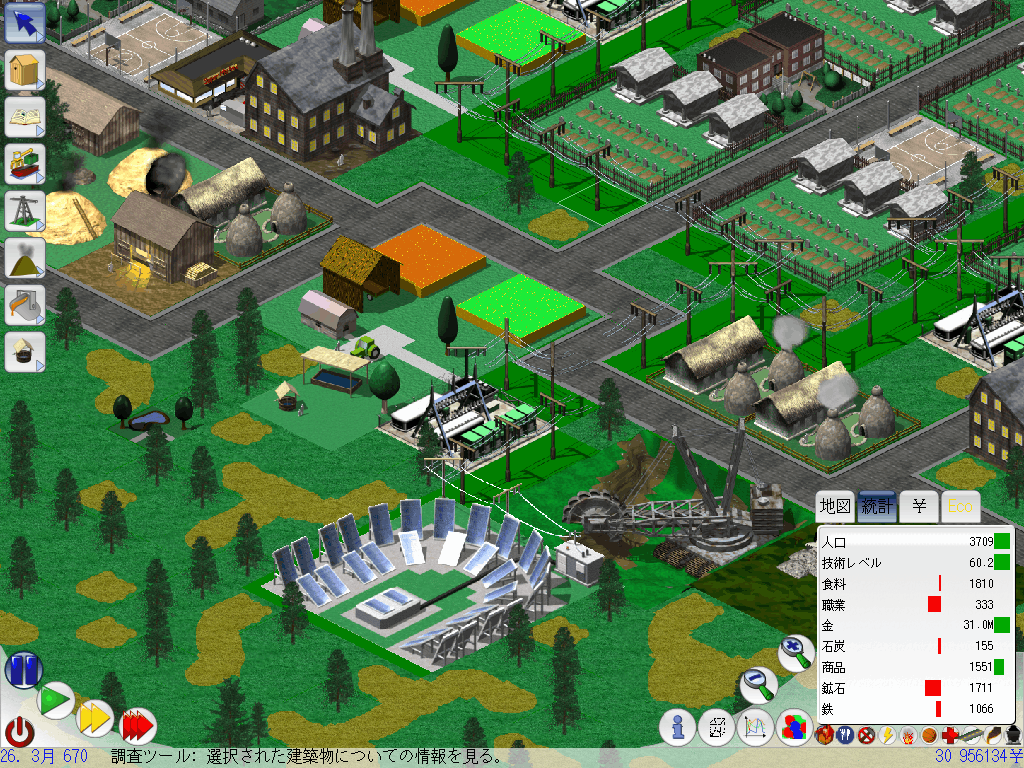Viewport: 1024px width, 768px height.
Task: Pick the smoking dirt mound tool
Action: click(x=24, y=257)
